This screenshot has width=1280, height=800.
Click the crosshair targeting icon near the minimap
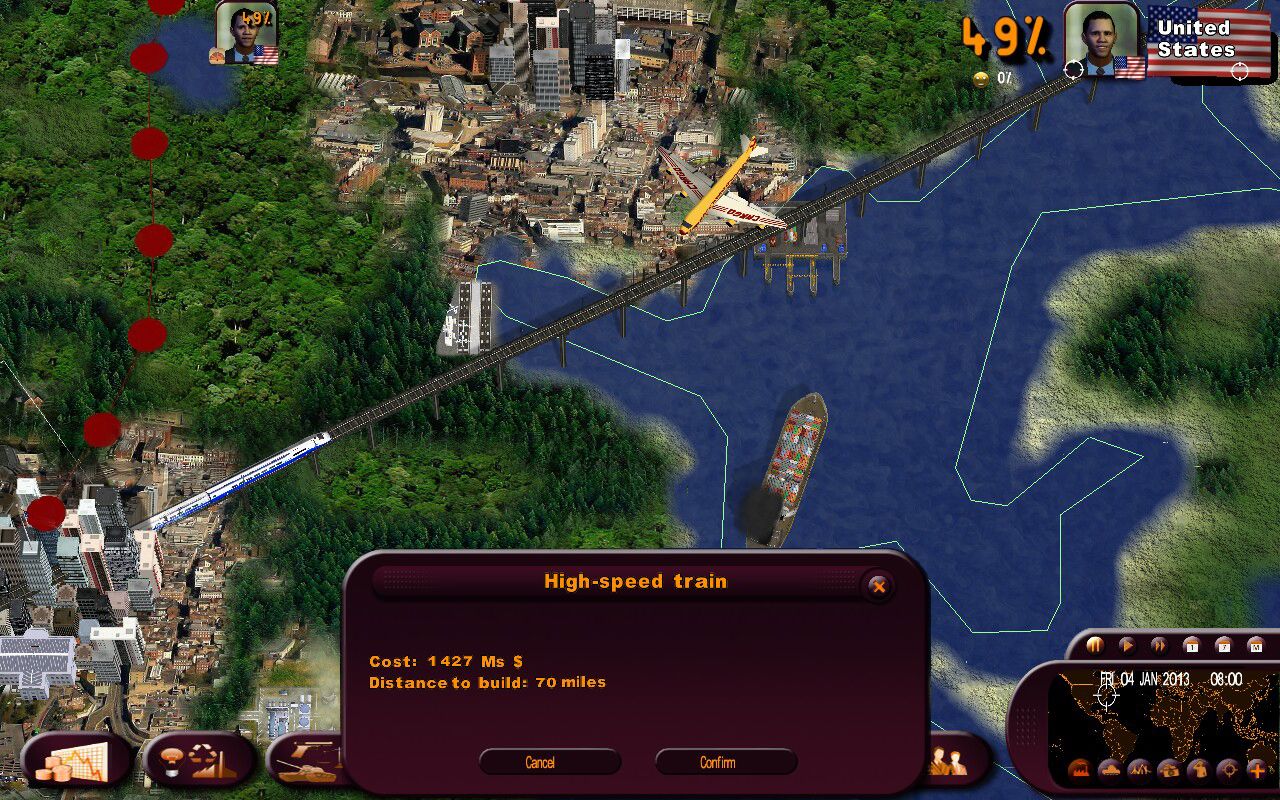click(1228, 770)
